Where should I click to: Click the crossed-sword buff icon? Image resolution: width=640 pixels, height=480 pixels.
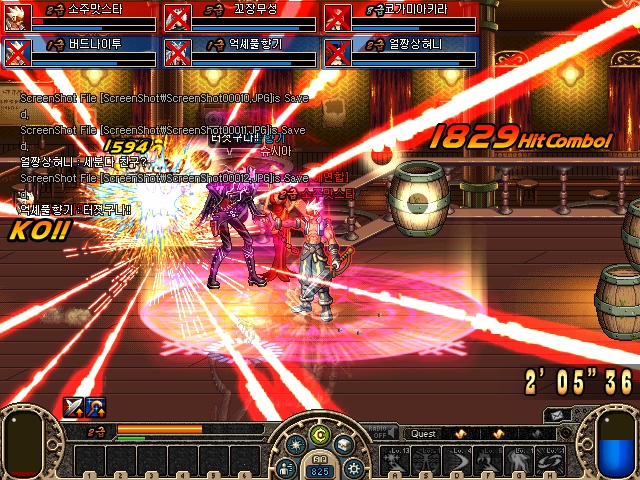(x=74, y=406)
